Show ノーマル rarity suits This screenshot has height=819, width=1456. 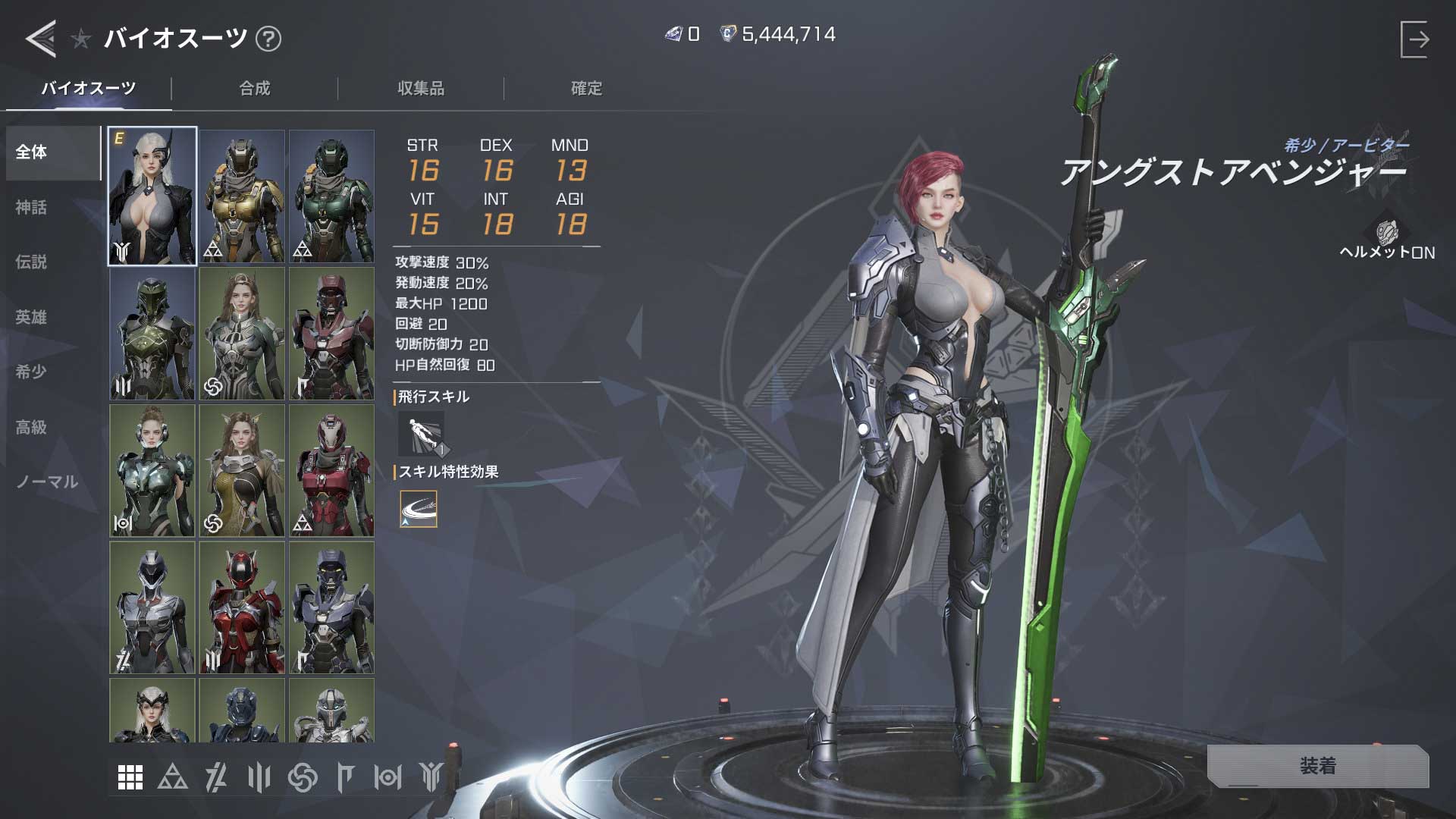click(x=47, y=482)
